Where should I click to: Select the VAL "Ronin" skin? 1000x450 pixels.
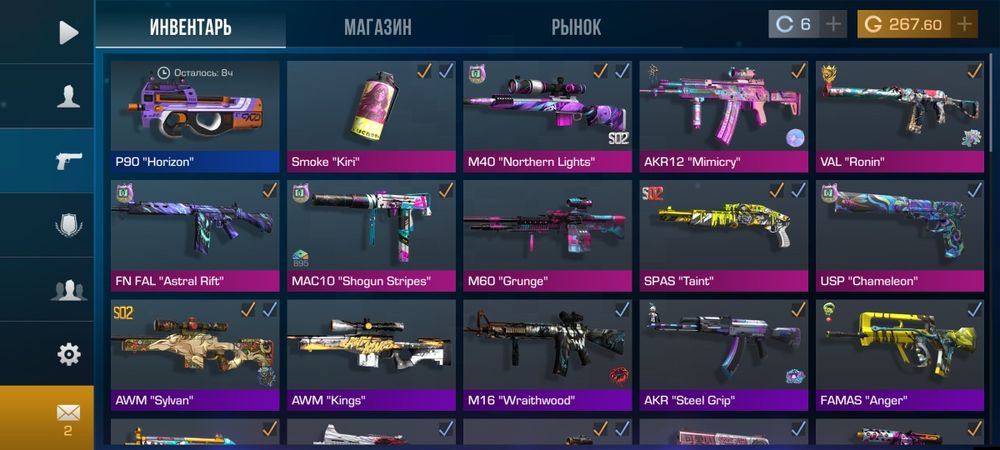(899, 115)
